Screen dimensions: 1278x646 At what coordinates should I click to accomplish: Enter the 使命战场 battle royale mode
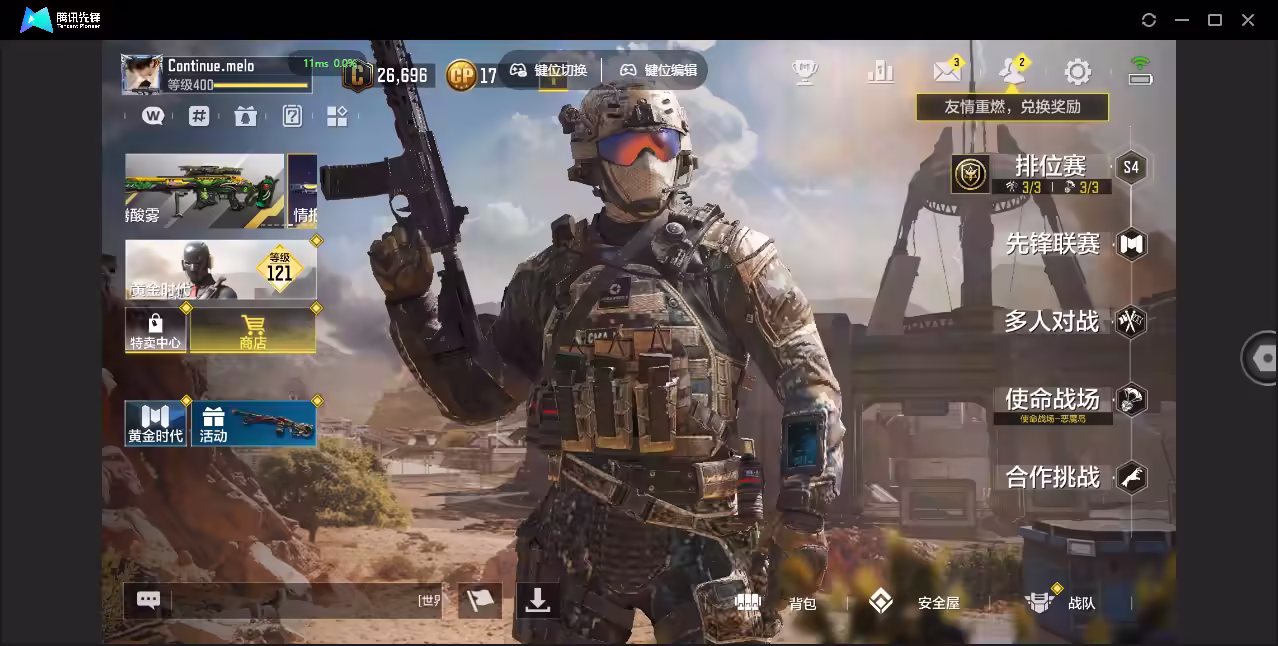[1052, 399]
